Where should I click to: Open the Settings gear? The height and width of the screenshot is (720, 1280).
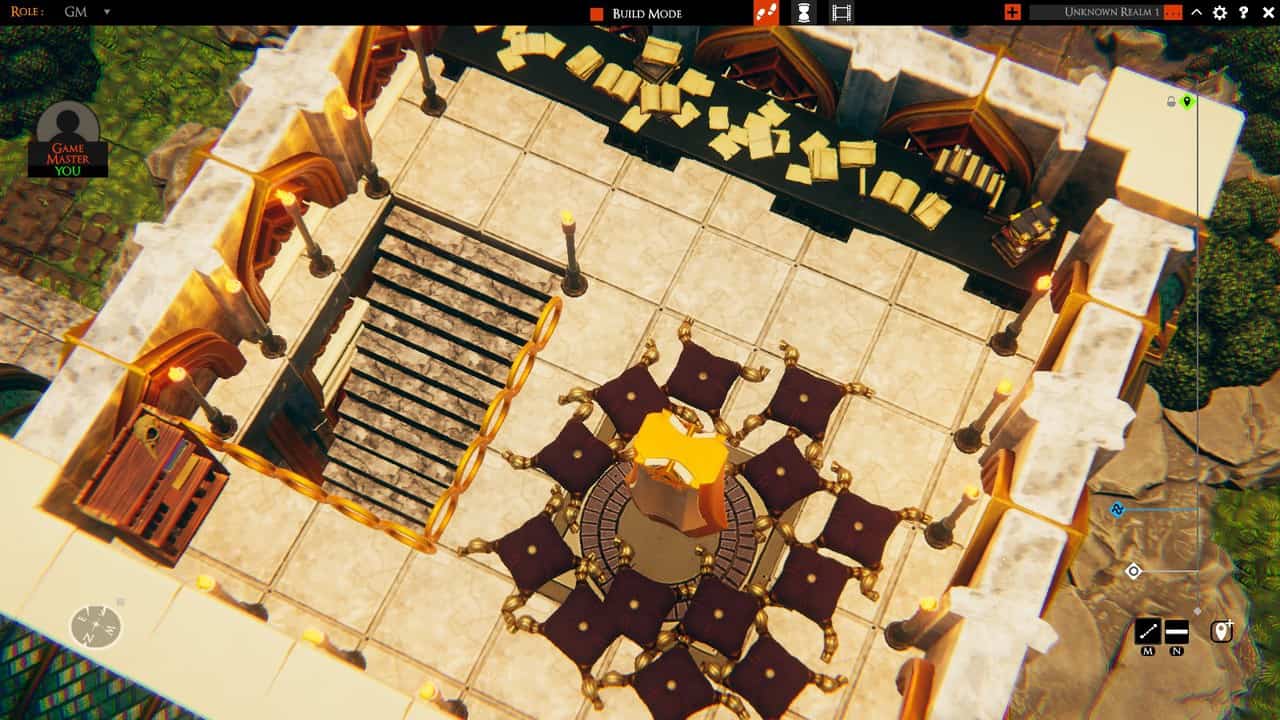click(1219, 13)
